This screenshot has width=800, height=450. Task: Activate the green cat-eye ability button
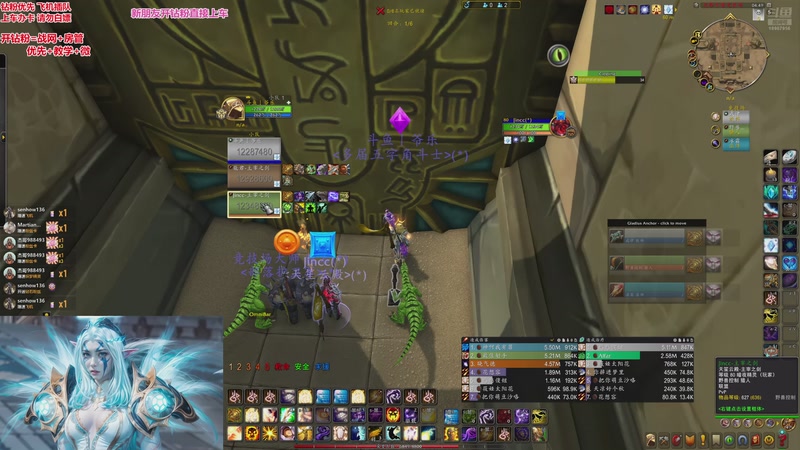point(558,54)
